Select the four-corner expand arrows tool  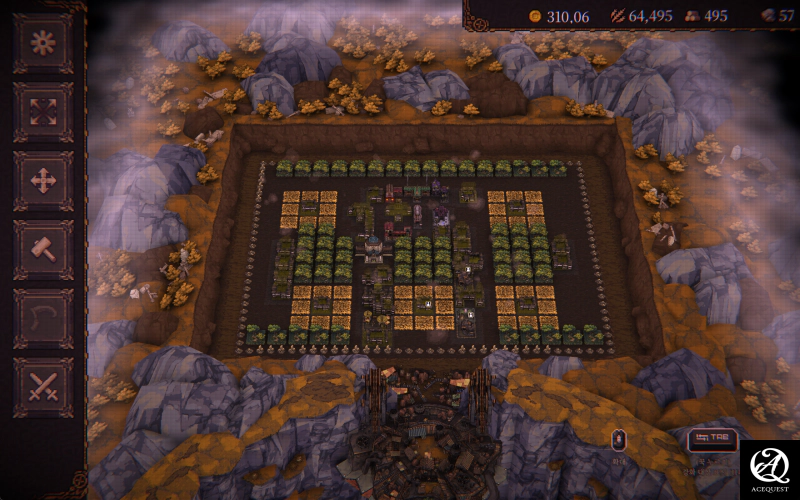(43, 112)
